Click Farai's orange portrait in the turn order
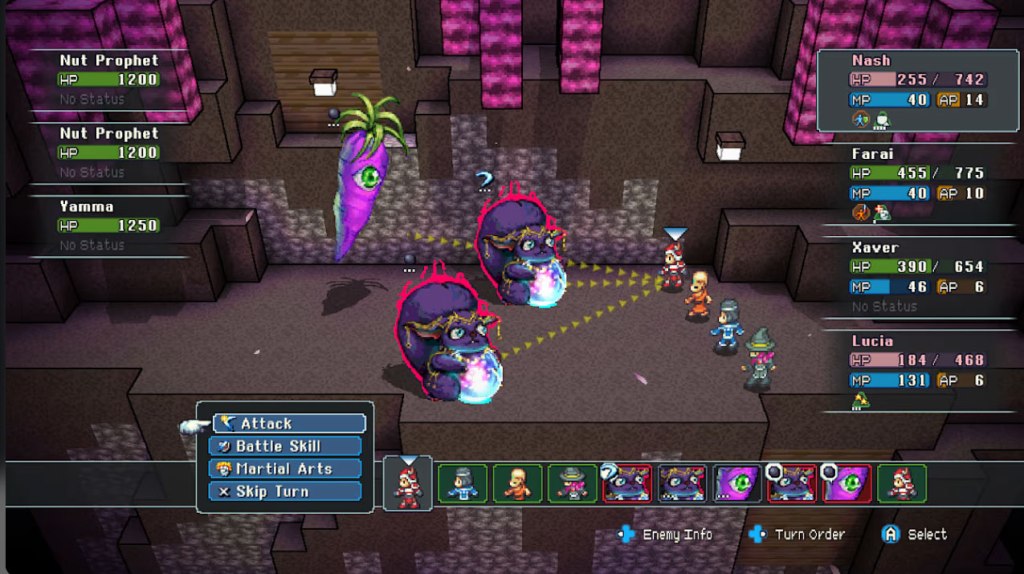The image size is (1024, 574). point(518,483)
